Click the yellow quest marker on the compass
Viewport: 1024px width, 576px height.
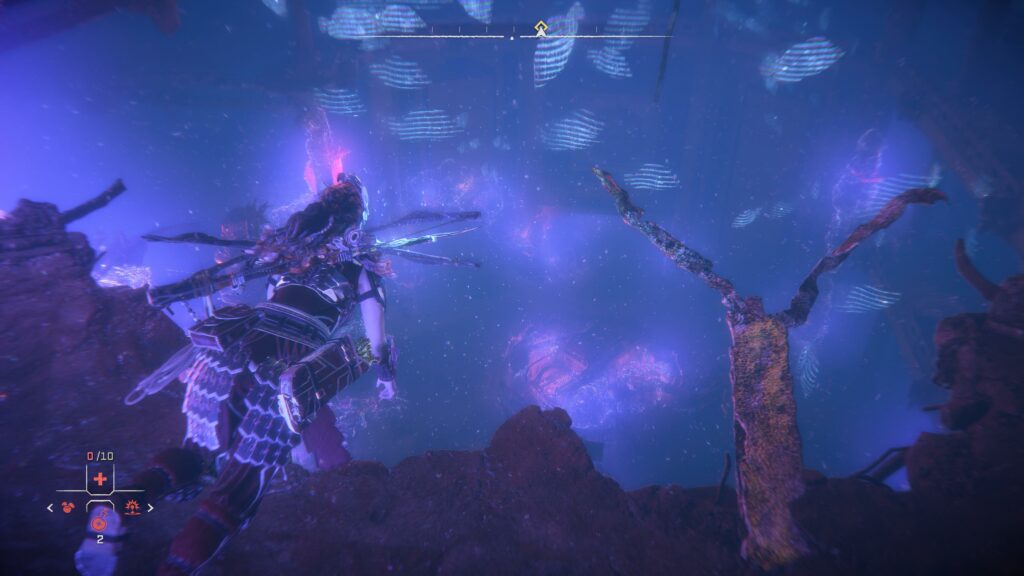[541, 28]
